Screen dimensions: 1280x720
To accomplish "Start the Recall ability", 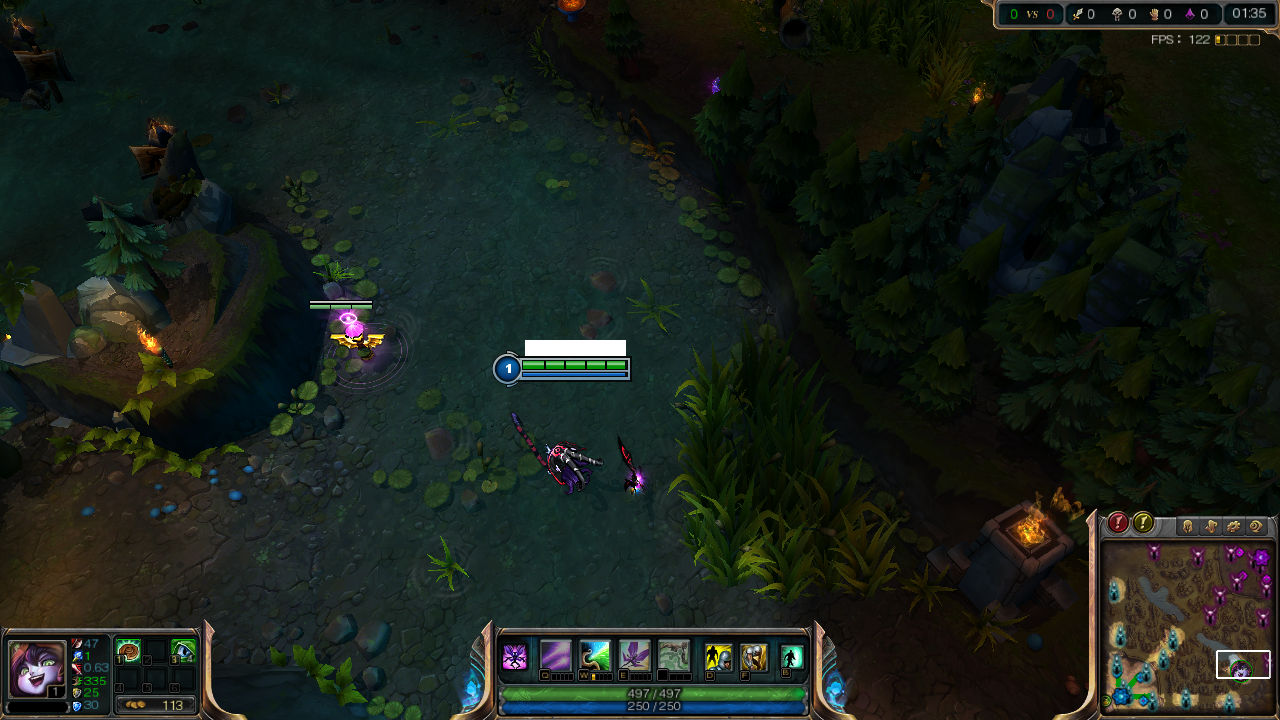I will point(792,657).
